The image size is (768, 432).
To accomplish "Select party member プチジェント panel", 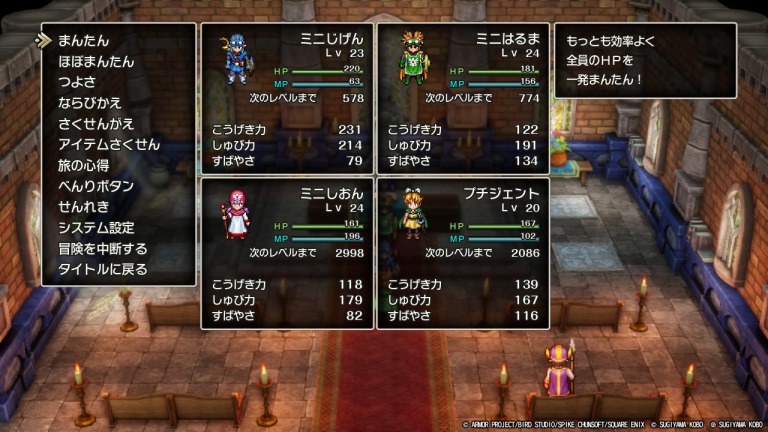I will (462, 252).
